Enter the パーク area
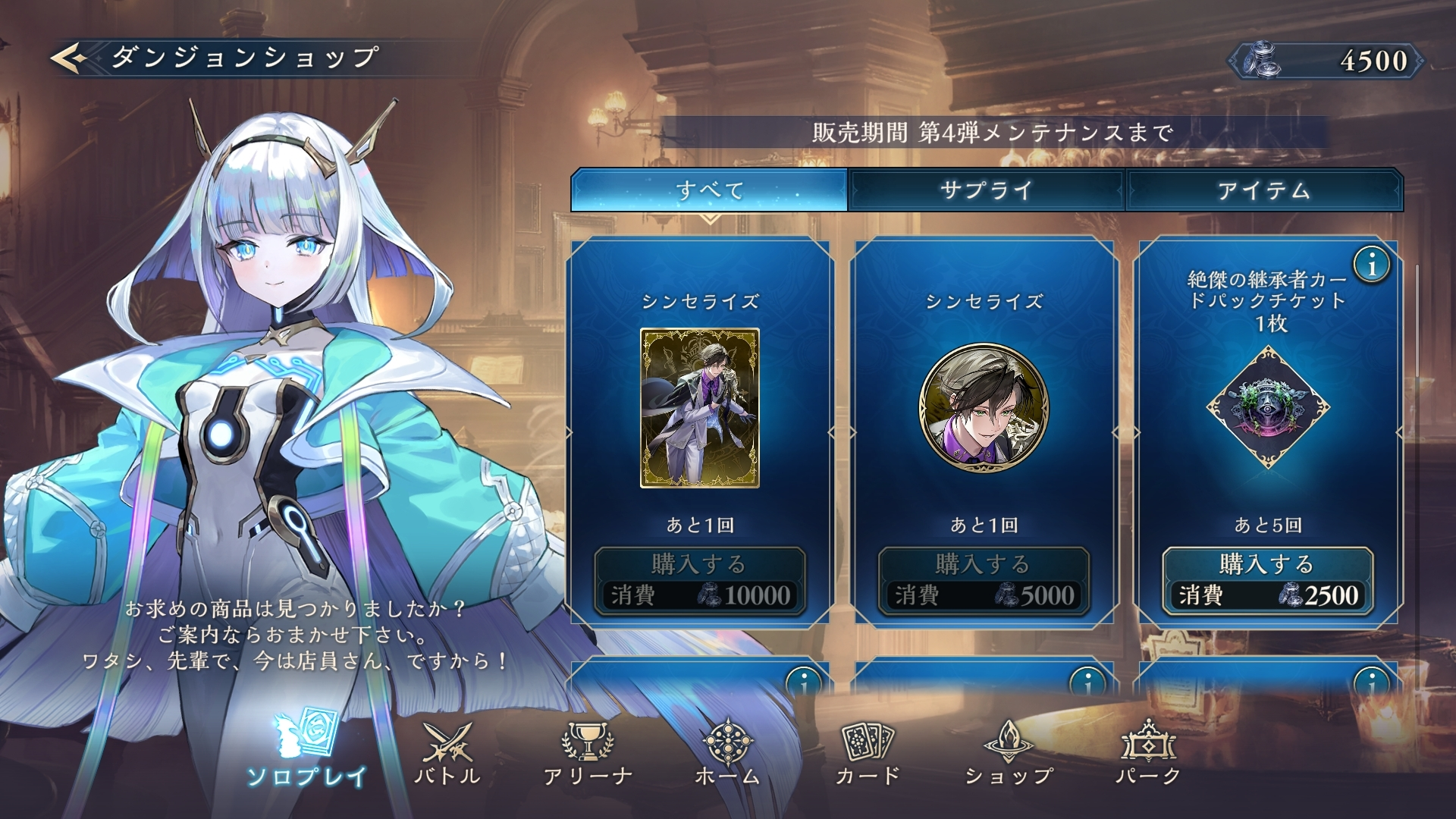This screenshot has width=1456, height=819. tap(1148, 752)
